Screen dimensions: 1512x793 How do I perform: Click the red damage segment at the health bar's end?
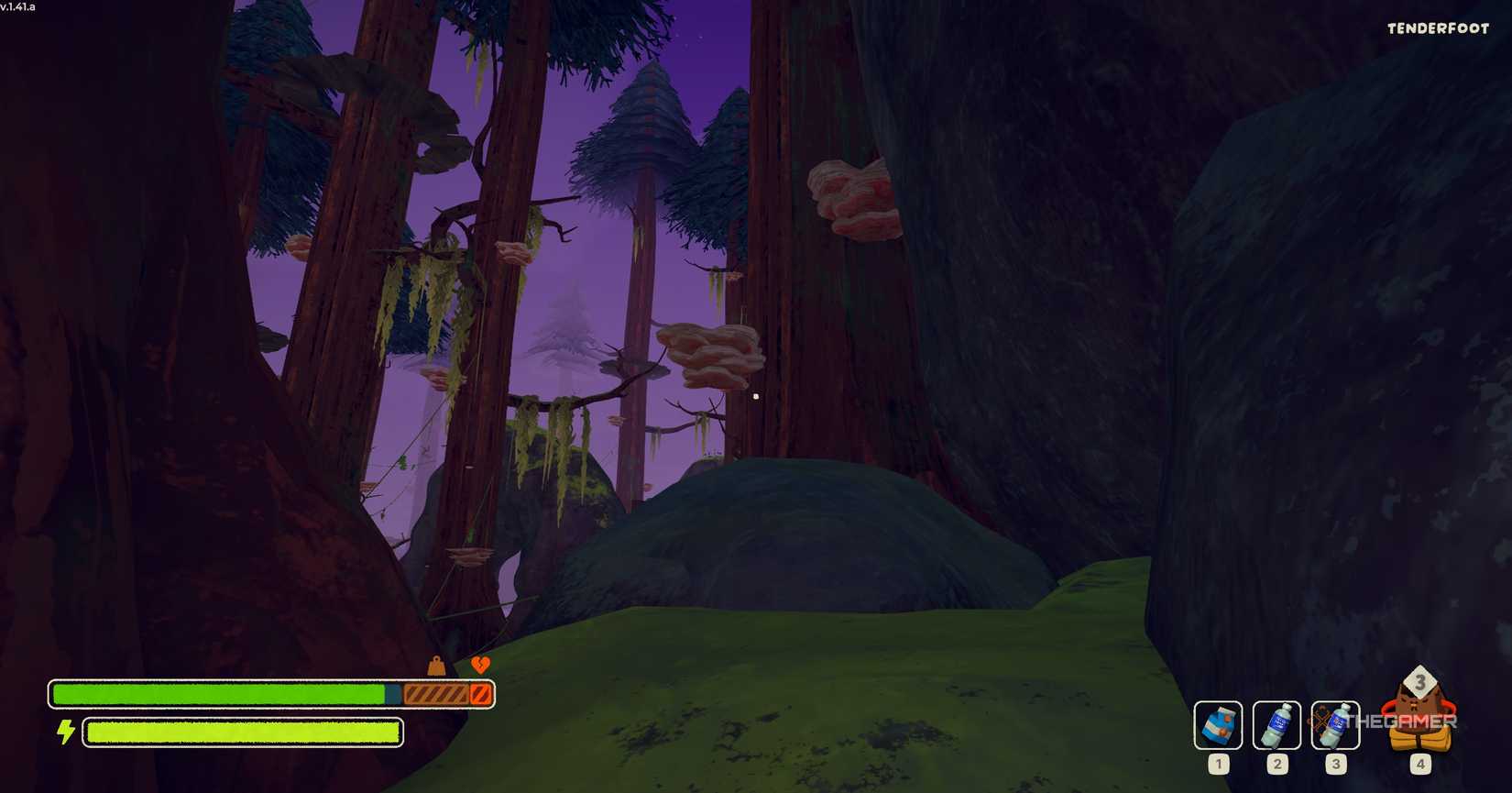pyautogui.click(x=481, y=694)
